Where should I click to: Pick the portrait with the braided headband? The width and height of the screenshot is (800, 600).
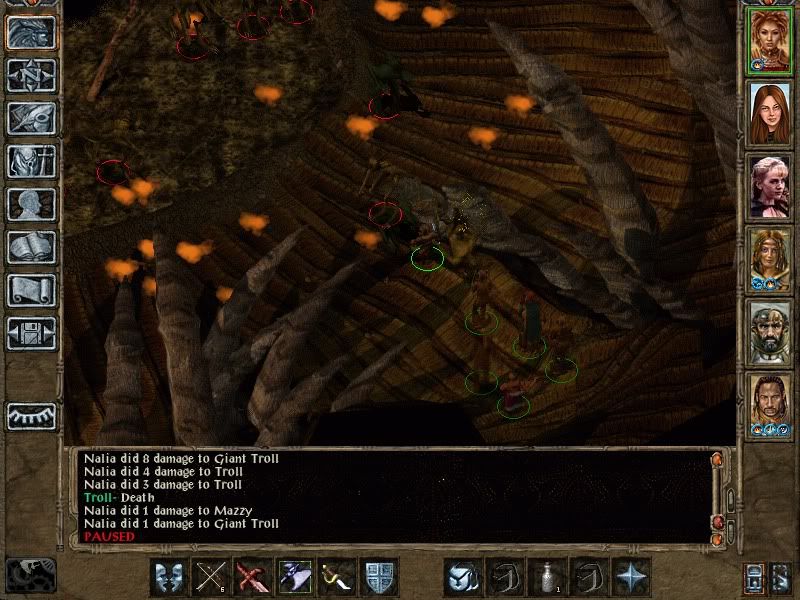(770, 258)
